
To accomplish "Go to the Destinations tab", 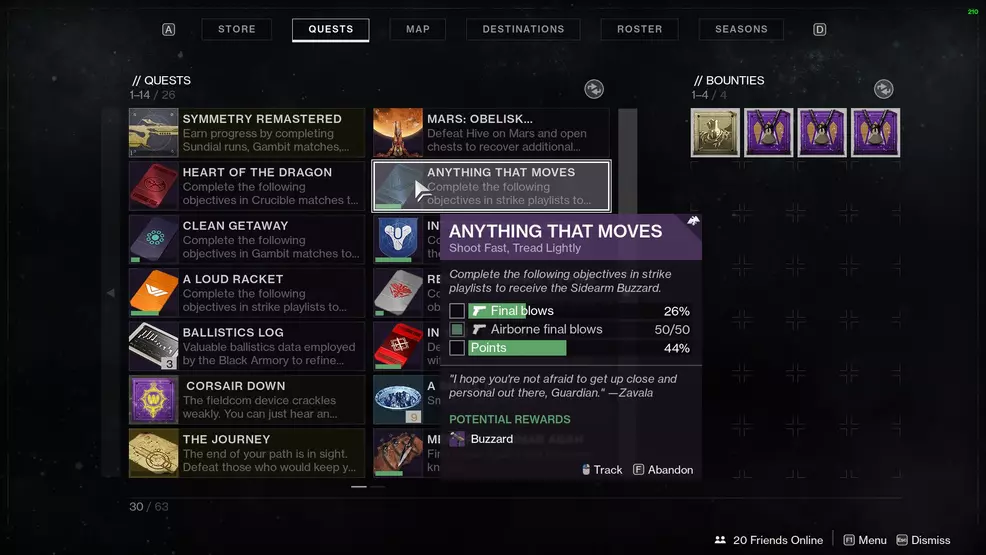I will (x=523, y=29).
